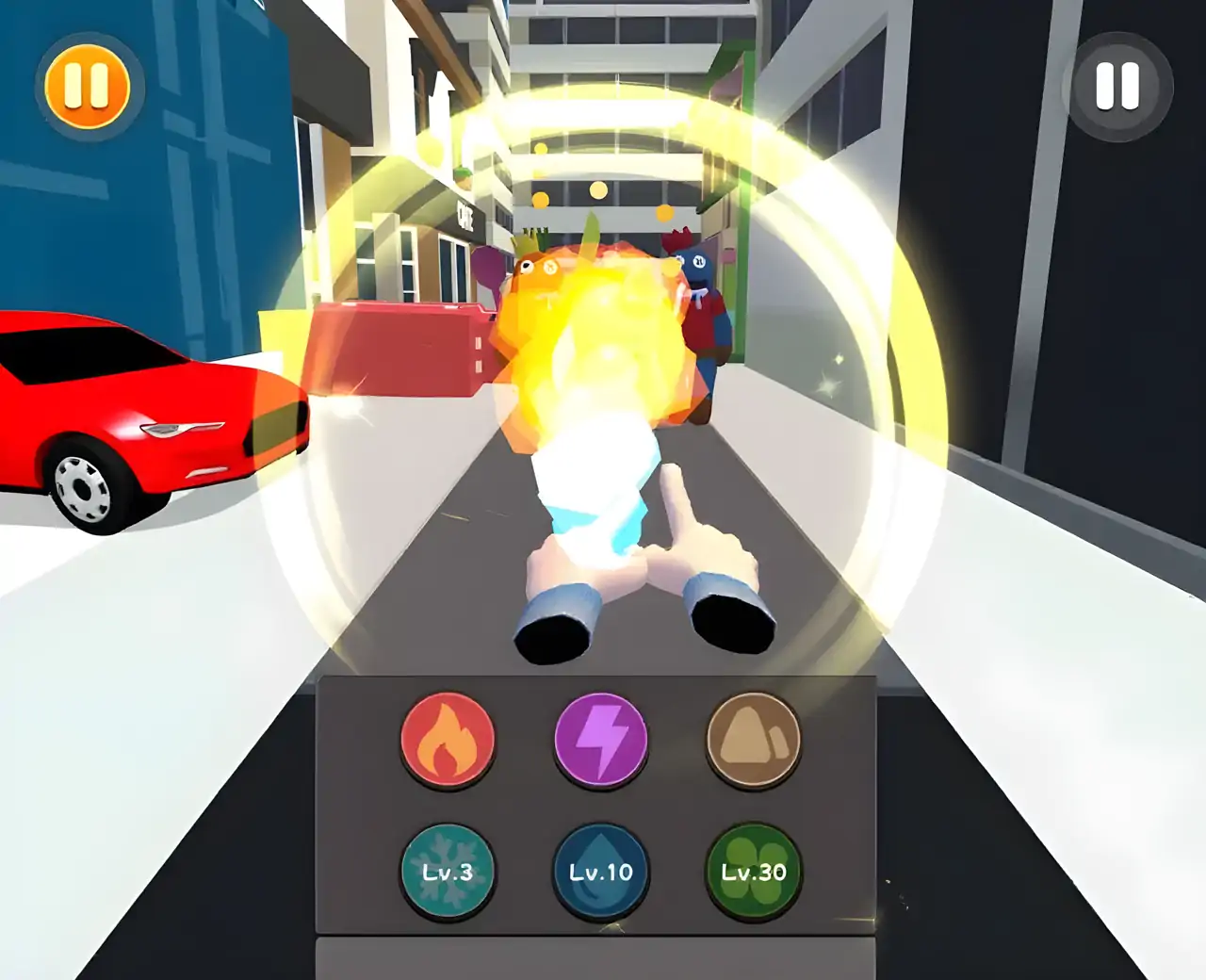Viewport: 1206px width, 980px height.
Task: Tap the locked Lv.3 ice ability
Action: [448, 872]
